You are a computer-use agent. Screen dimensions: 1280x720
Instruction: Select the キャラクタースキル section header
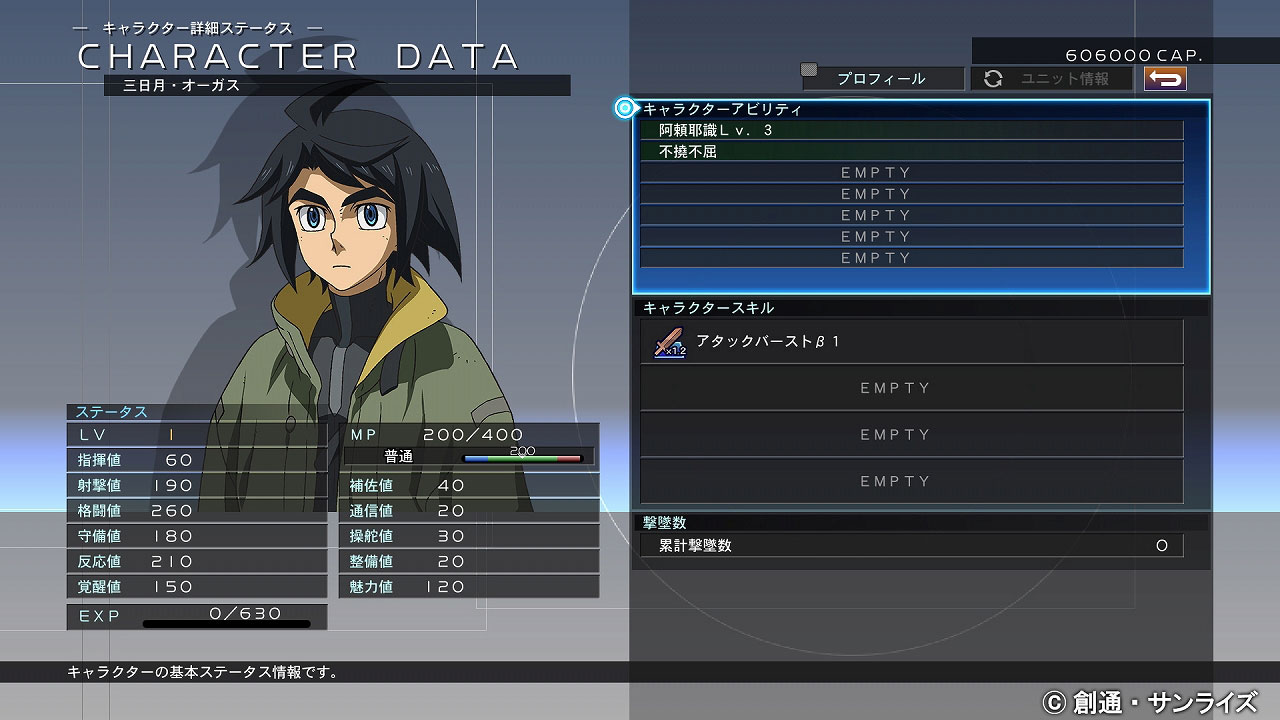point(709,308)
